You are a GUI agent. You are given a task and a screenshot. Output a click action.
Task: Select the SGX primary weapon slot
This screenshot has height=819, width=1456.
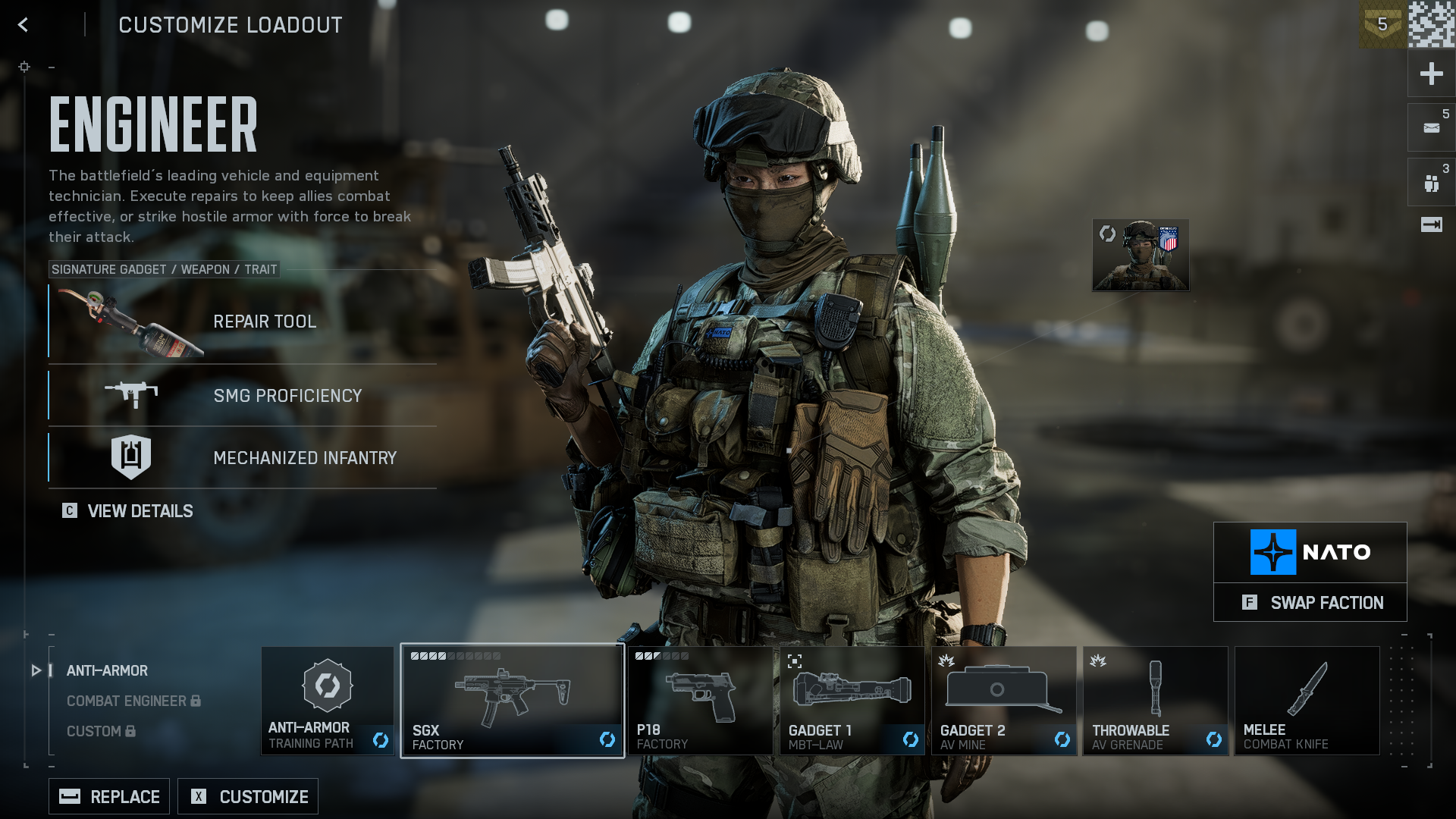coord(513,701)
